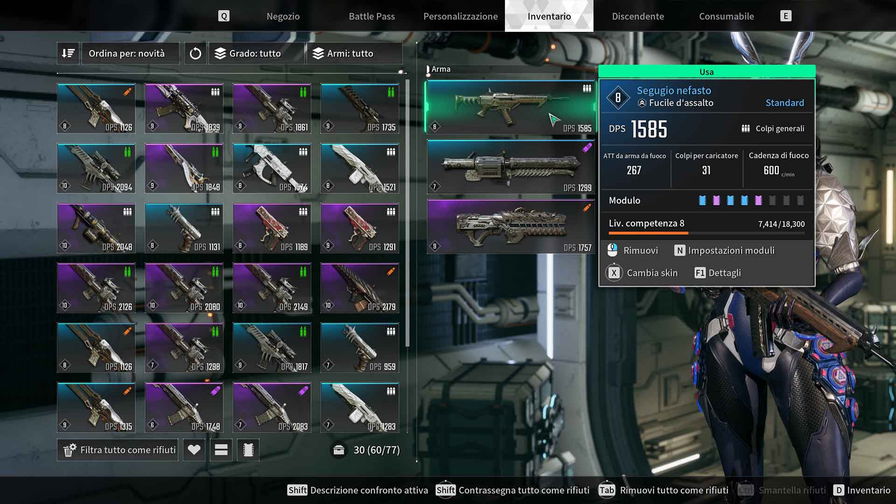Choose the equipped weapon with DPS 1757
This screenshot has width=896, height=504.
510,226
